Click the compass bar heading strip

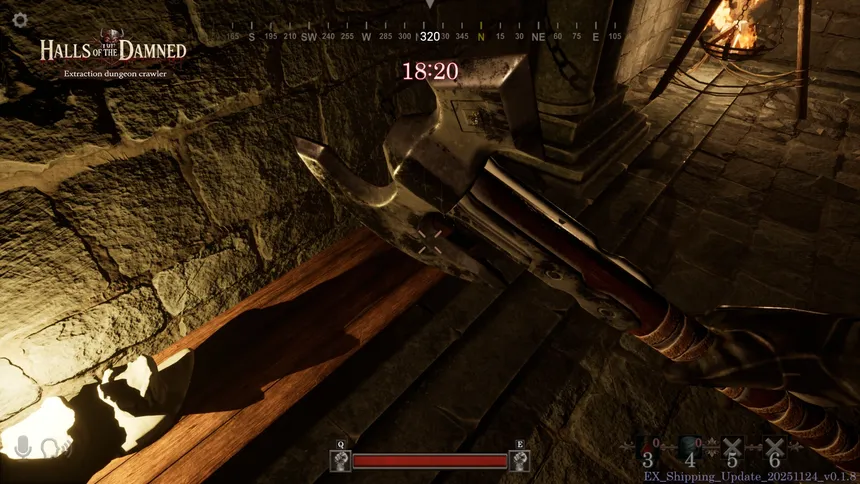click(429, 36)
